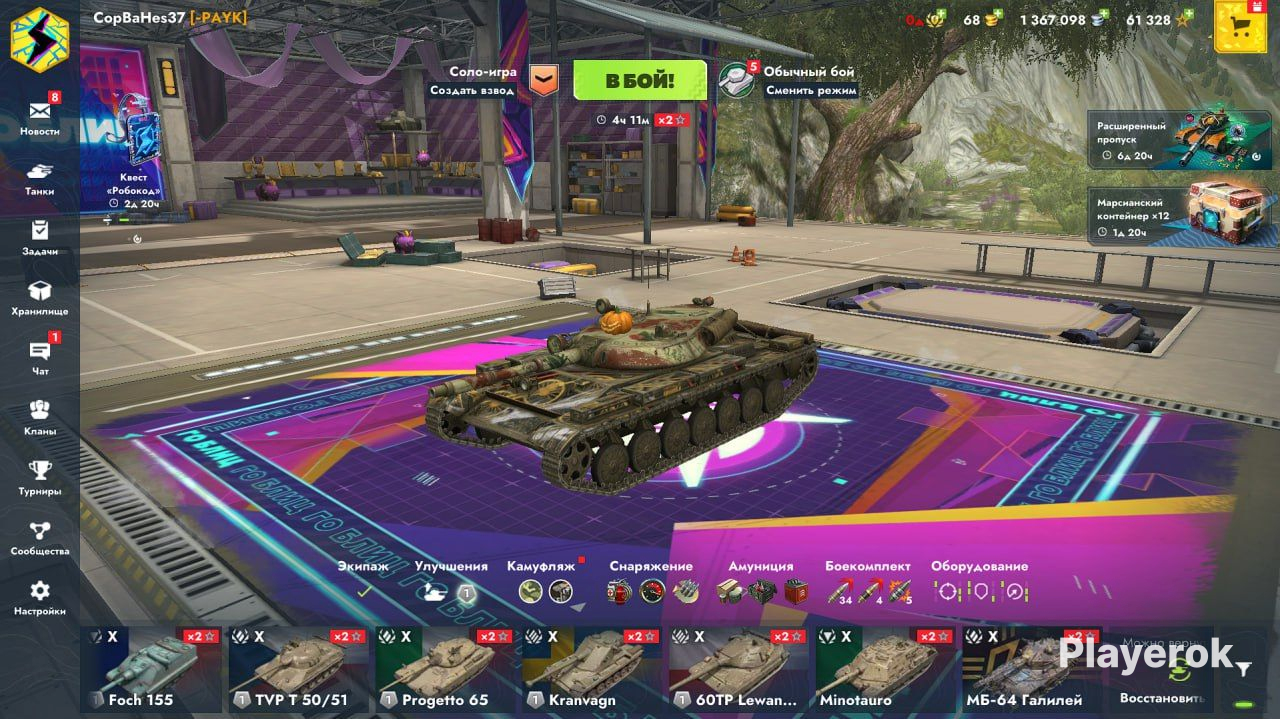1280x719 pixels.
Task: Open the Настройки settings
Action: click(40, 596)
